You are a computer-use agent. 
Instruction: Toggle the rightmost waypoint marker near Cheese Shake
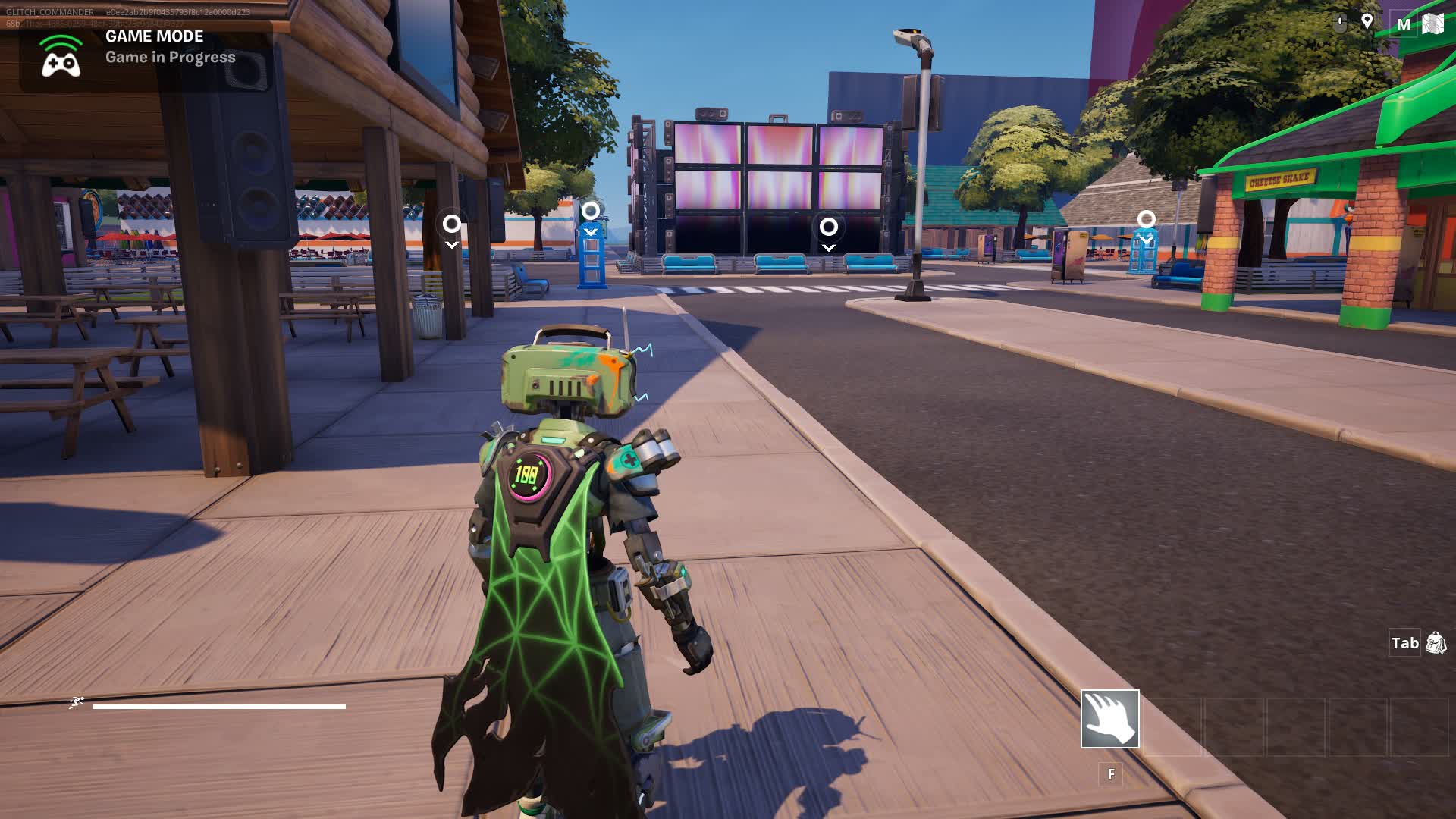[1147, 218]
